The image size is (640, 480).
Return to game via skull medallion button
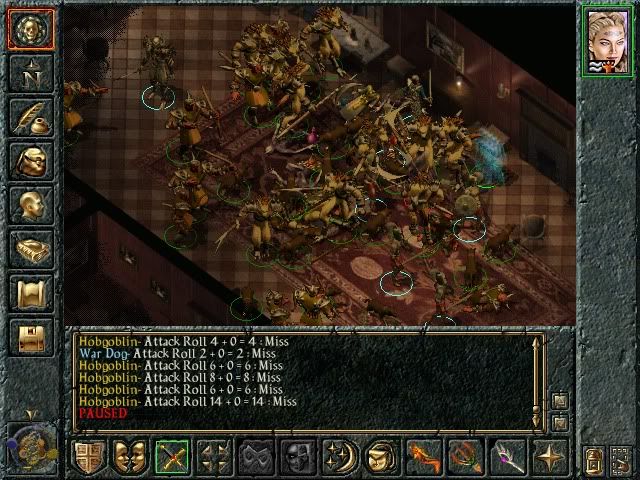coord(31,29)
